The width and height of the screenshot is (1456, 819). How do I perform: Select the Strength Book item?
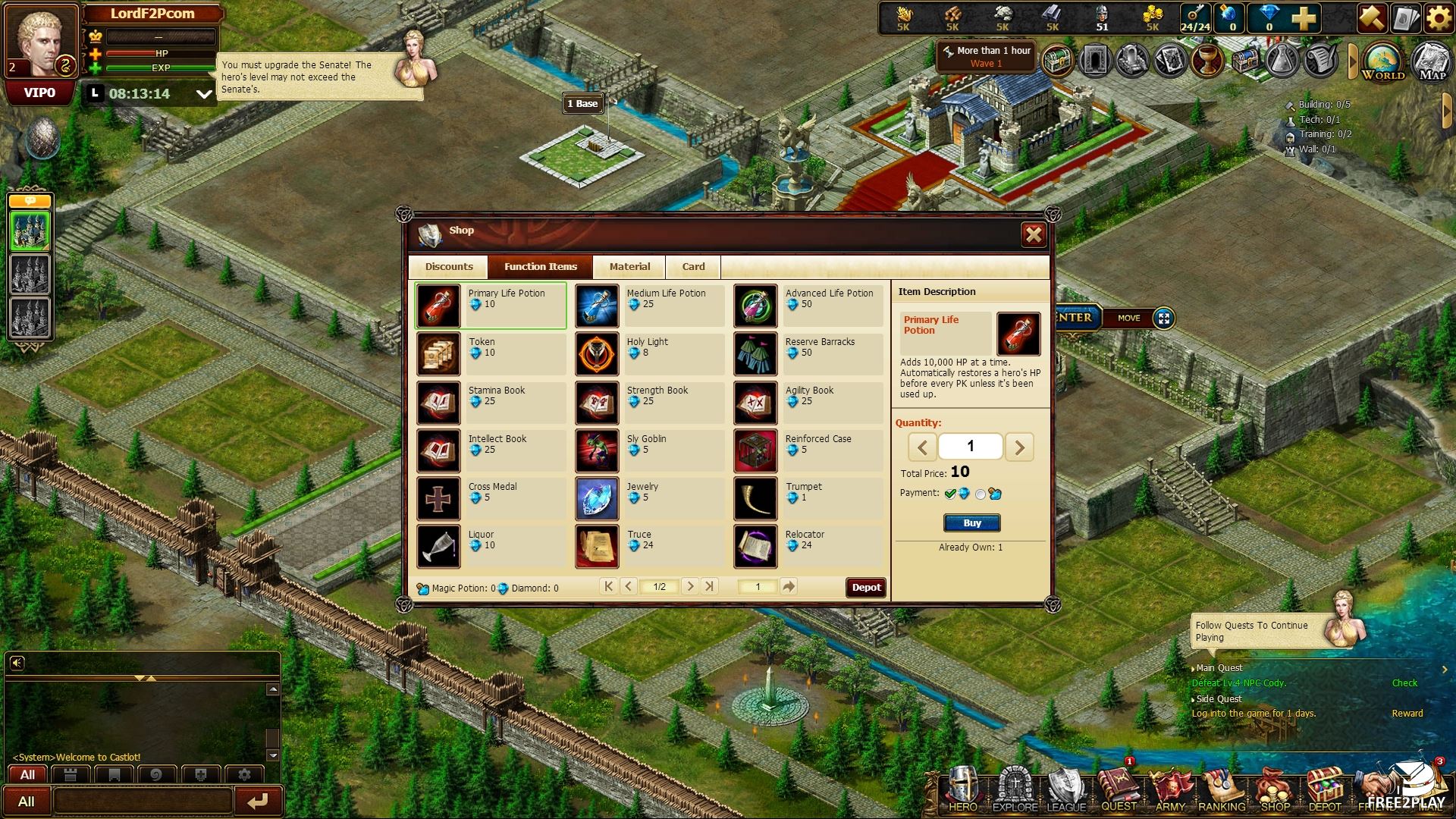[650, 403]
